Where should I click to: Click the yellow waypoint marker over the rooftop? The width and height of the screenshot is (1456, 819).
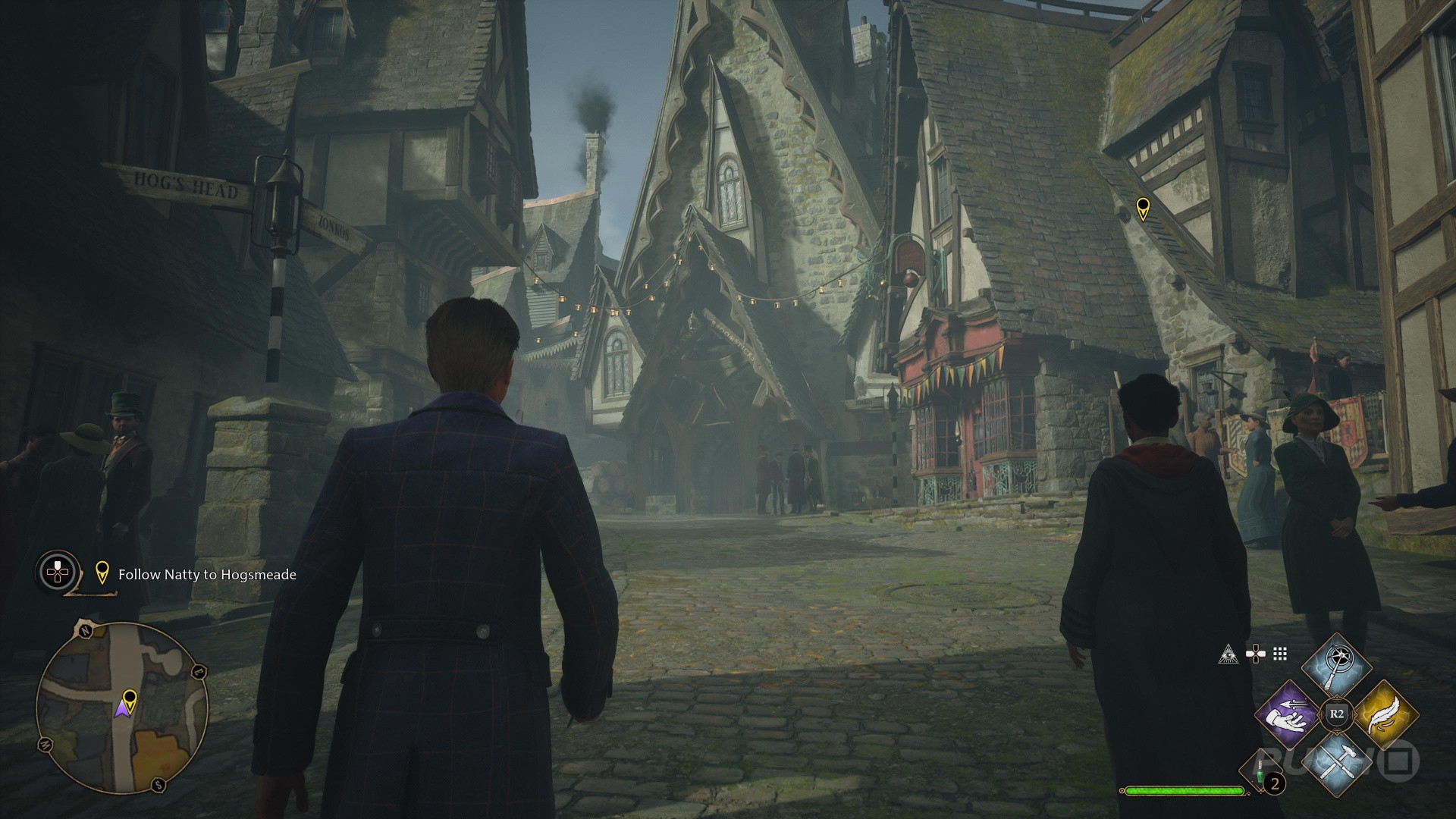pos(1142,208)
